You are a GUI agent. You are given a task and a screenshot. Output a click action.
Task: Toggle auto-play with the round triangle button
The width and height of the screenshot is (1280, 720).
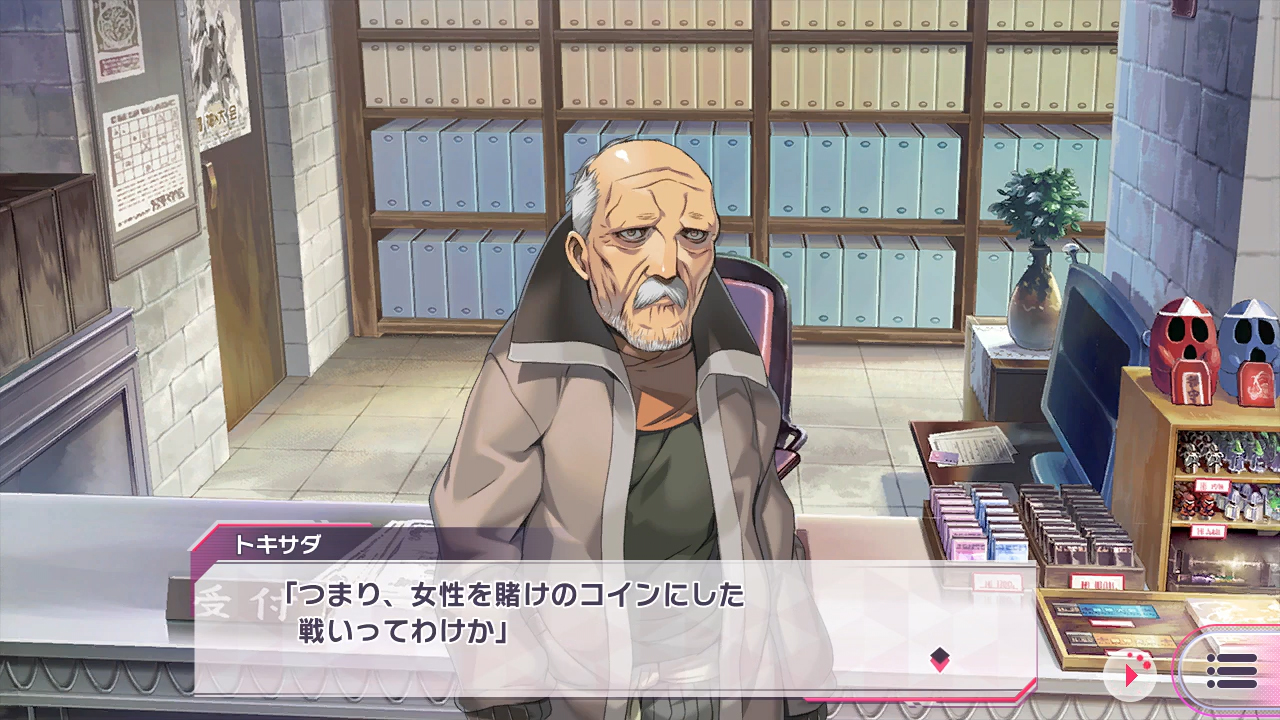tap(1130, 675)
